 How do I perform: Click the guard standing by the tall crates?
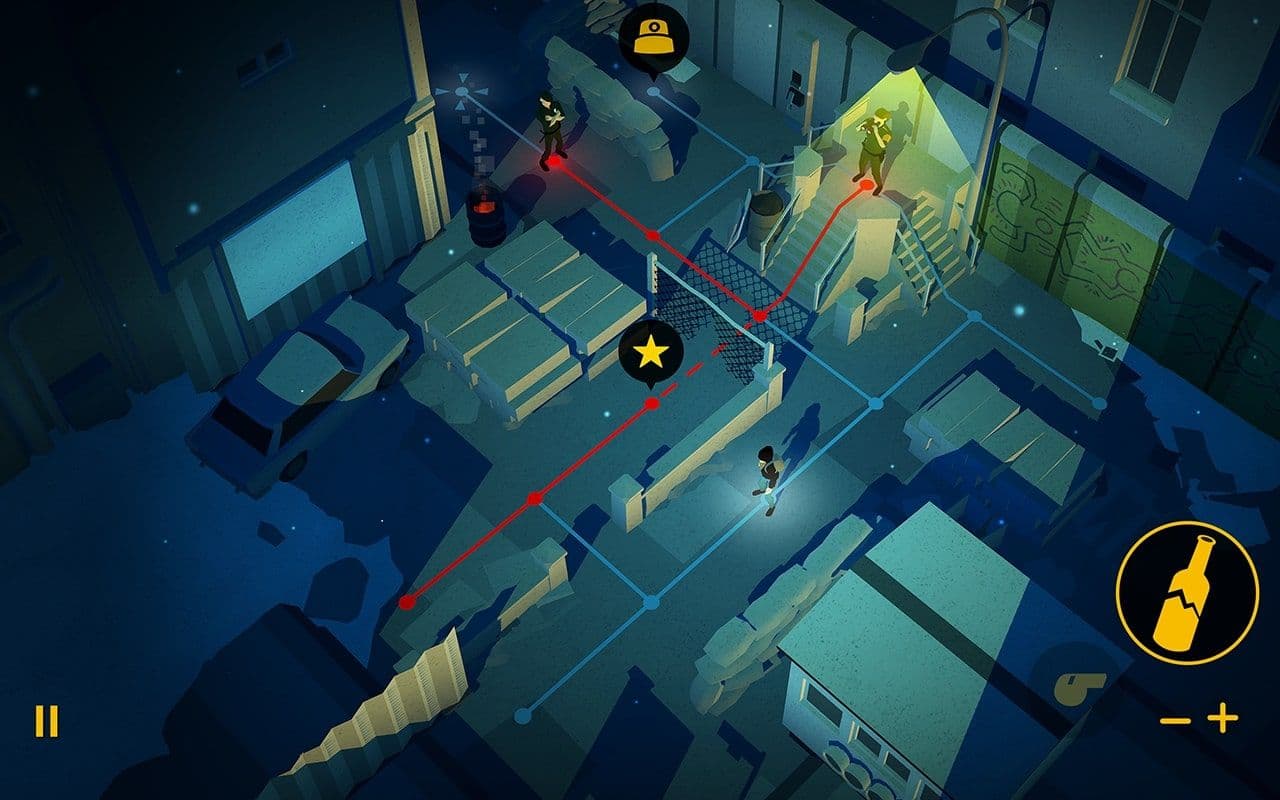pos(549,125)
